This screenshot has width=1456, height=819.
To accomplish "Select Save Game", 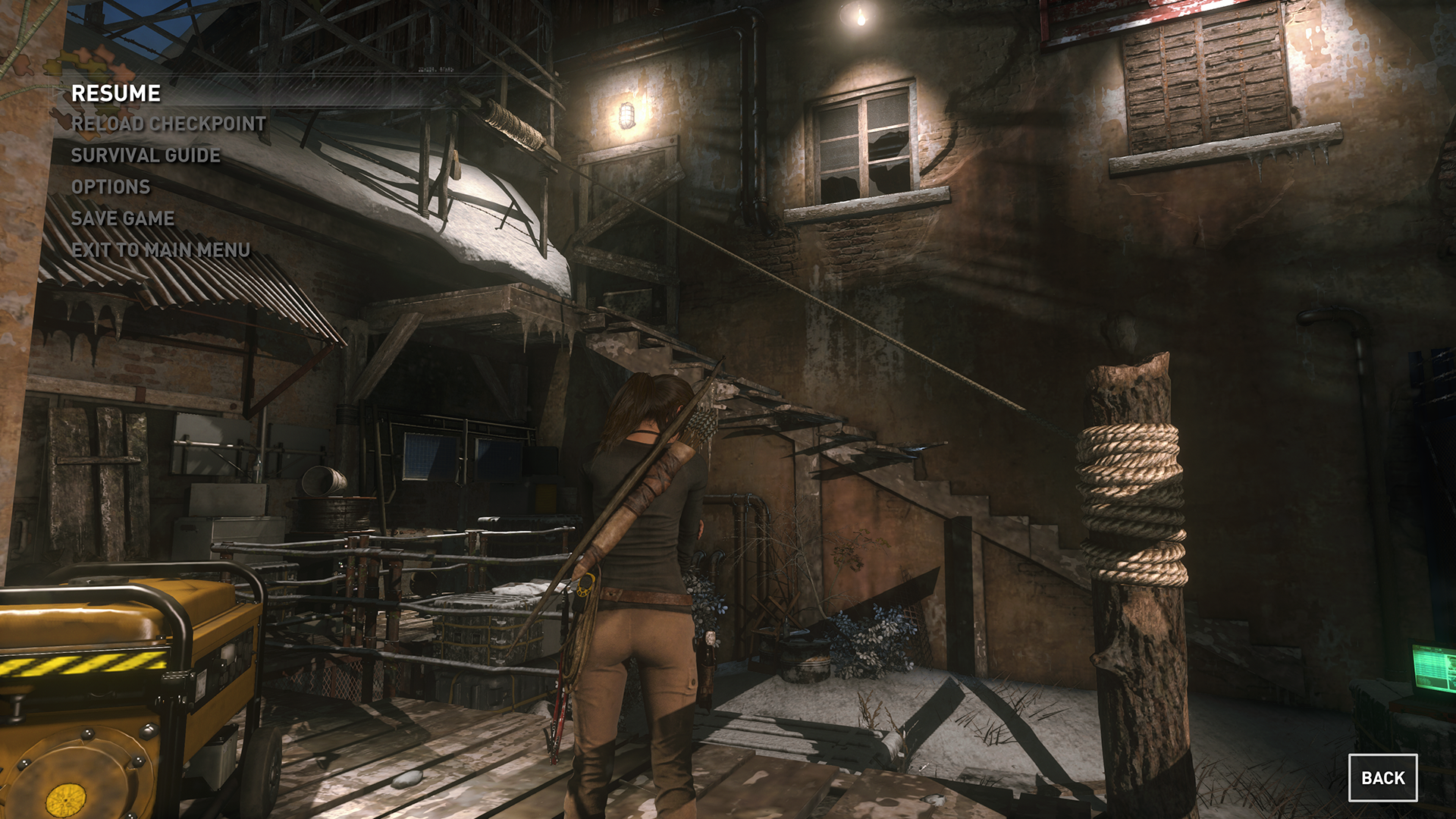I will tap(123, 218).
